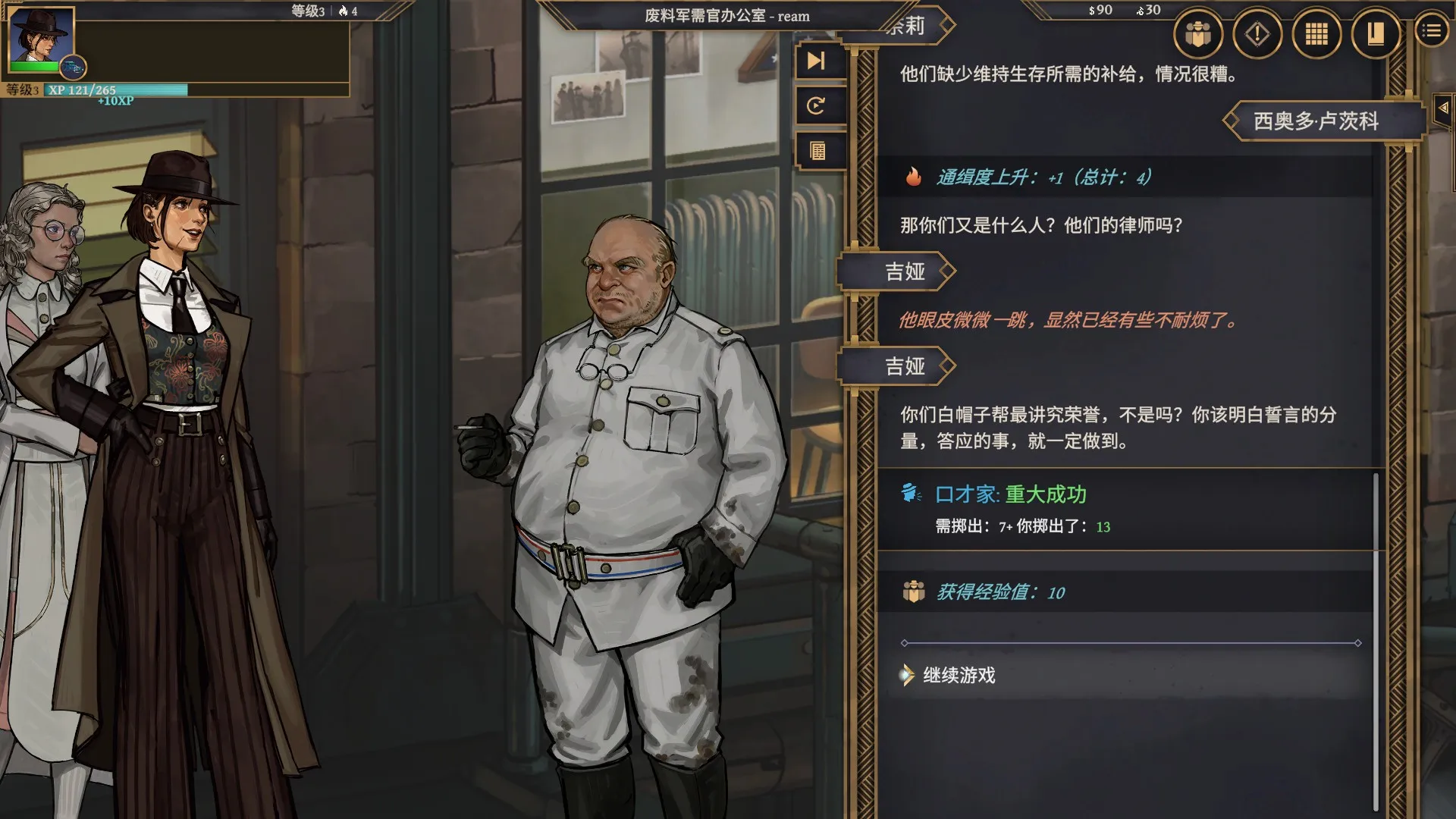Open the dialogue history document icon
This screenshot has width=1456, height=819.
pyautogui.click(x=817, y=150)
